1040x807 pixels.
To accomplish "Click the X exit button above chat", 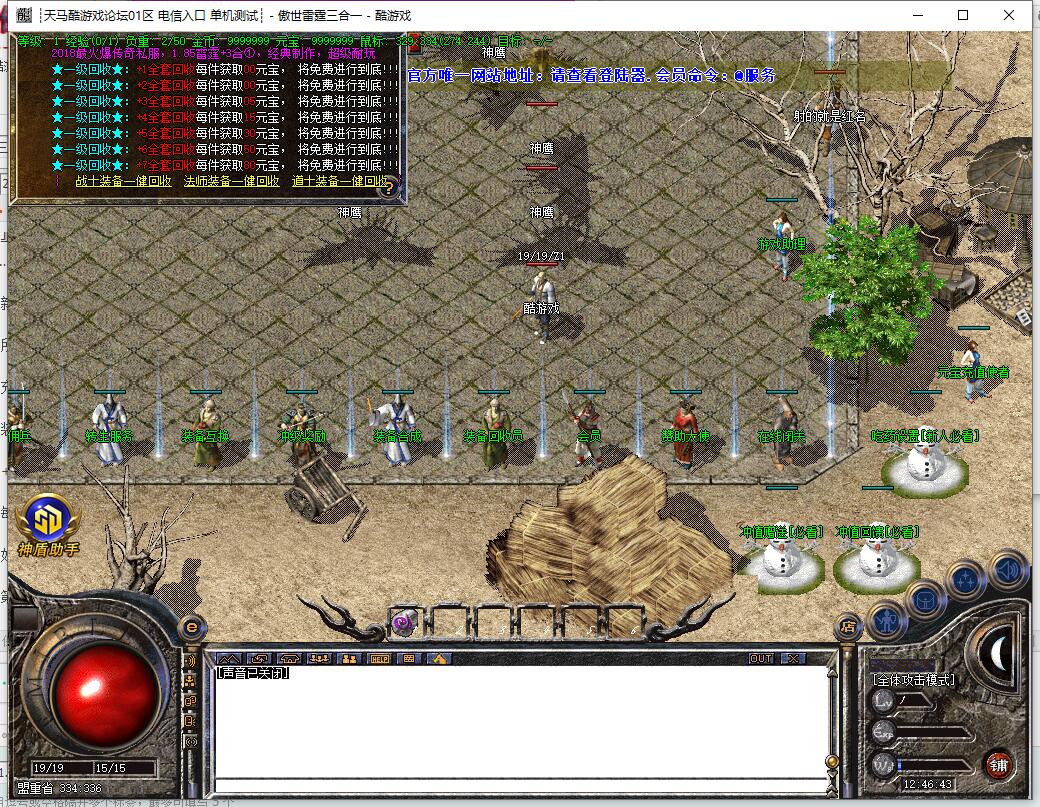I will (x=792, y=659).
